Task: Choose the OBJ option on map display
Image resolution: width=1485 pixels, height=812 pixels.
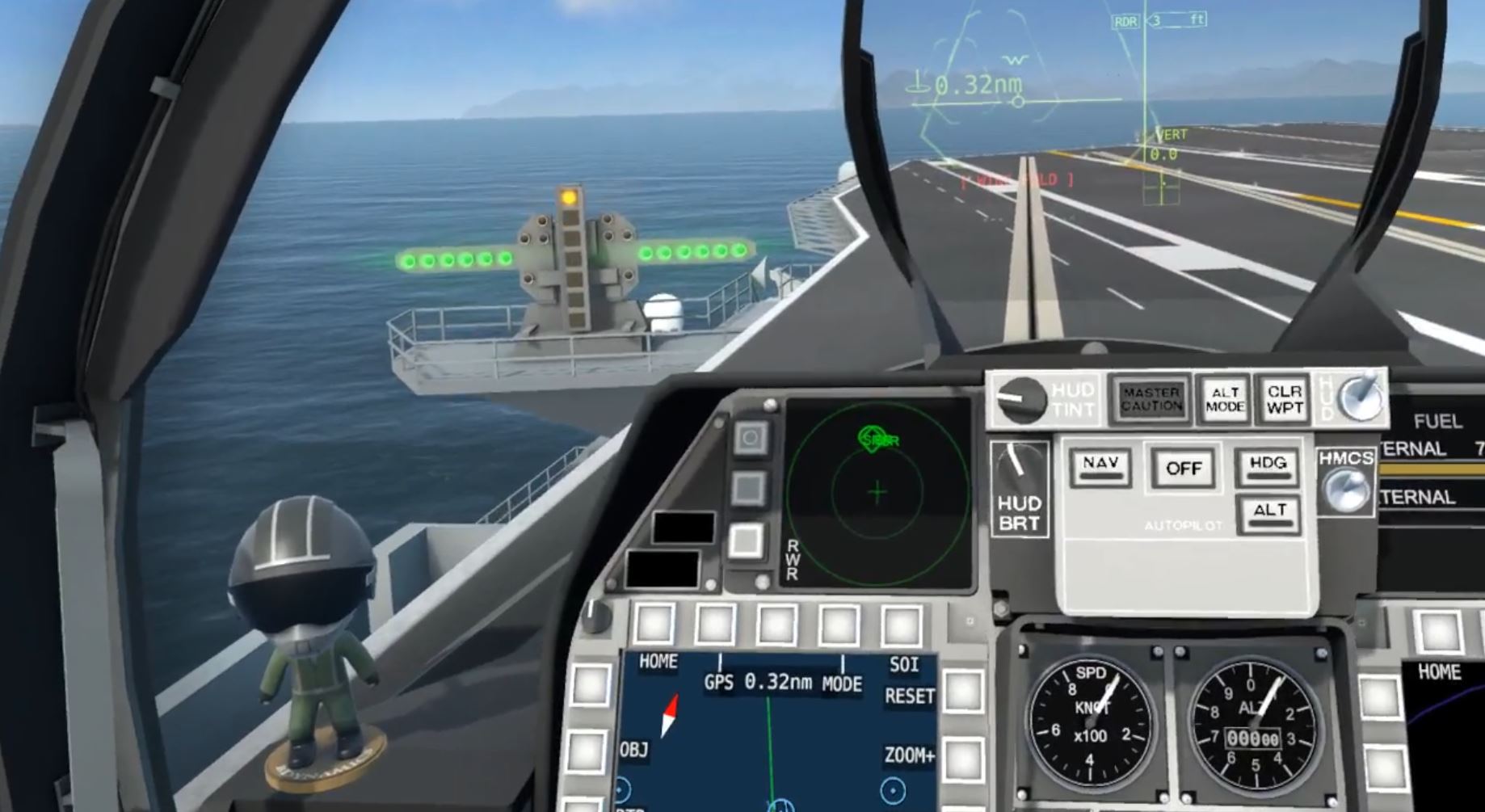Action: click(x=634, y=750)
